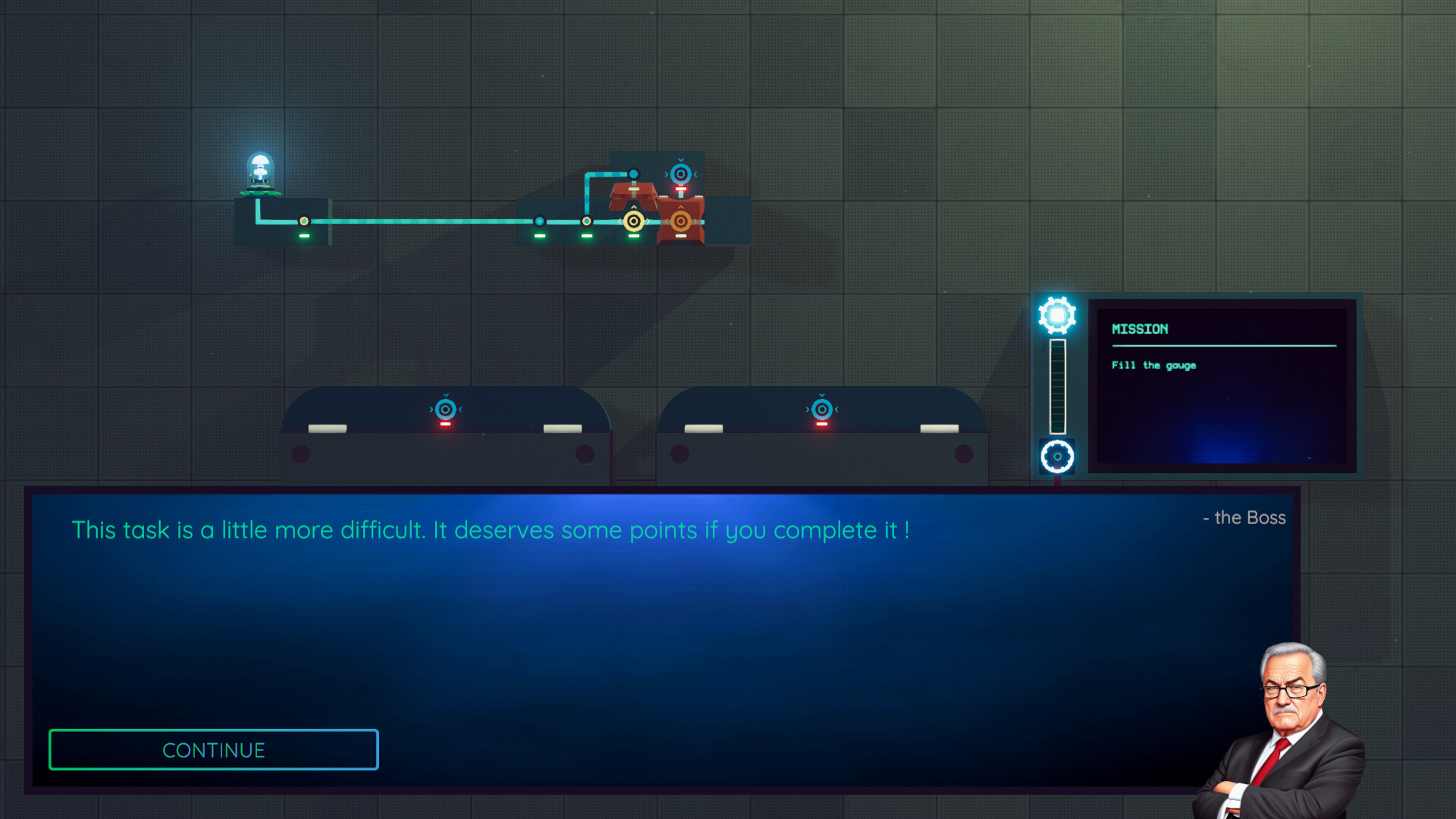This screenshot has height=819, width=1456.
Task: Click the right chevron beside the yellow dial
Action: (648, 223)
